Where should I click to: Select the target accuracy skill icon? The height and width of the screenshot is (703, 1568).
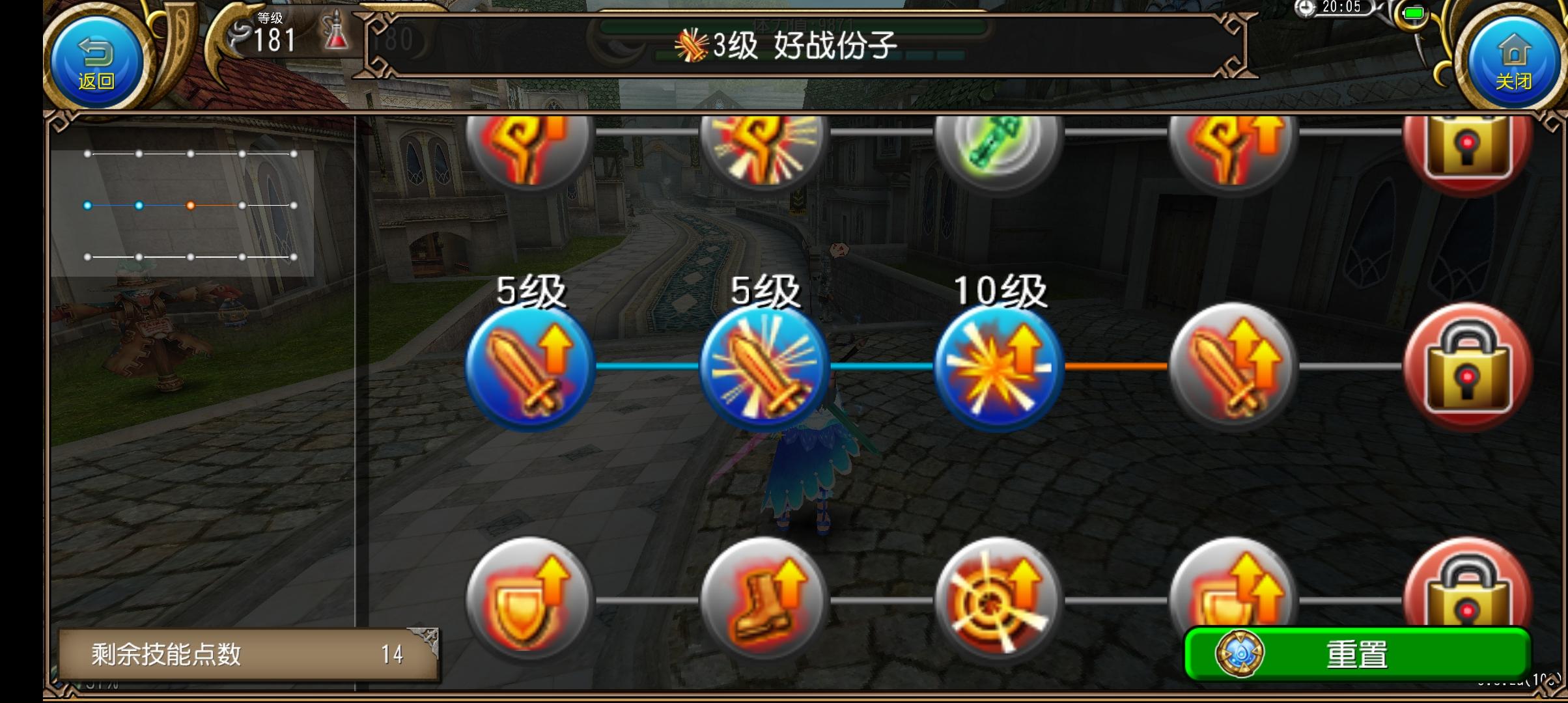point(996,602)
